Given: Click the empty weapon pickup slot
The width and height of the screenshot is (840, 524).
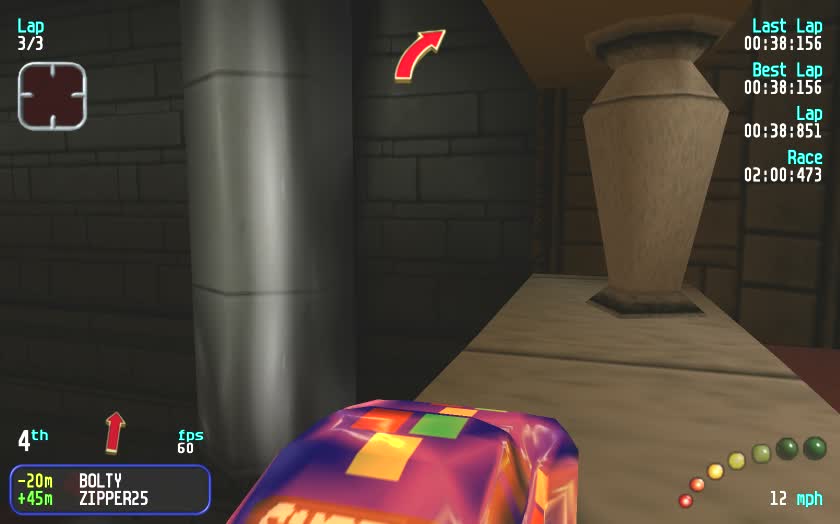Looking at the screenshot, I should tap(52, 96).
